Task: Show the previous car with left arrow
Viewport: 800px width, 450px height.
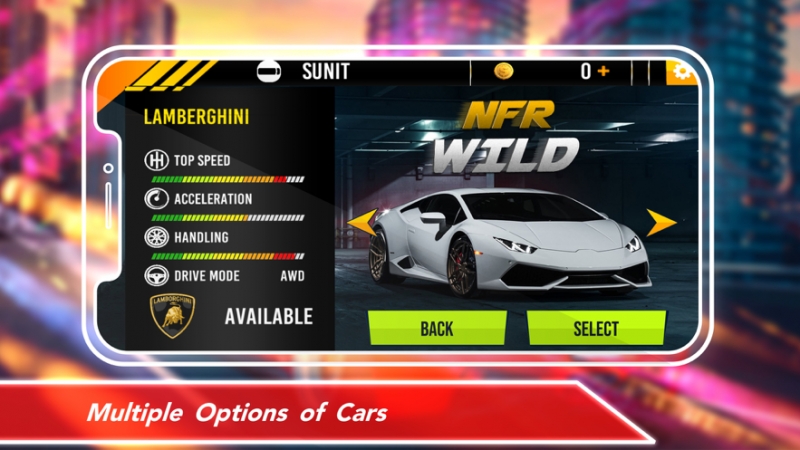Action: (x=356, y=222)
